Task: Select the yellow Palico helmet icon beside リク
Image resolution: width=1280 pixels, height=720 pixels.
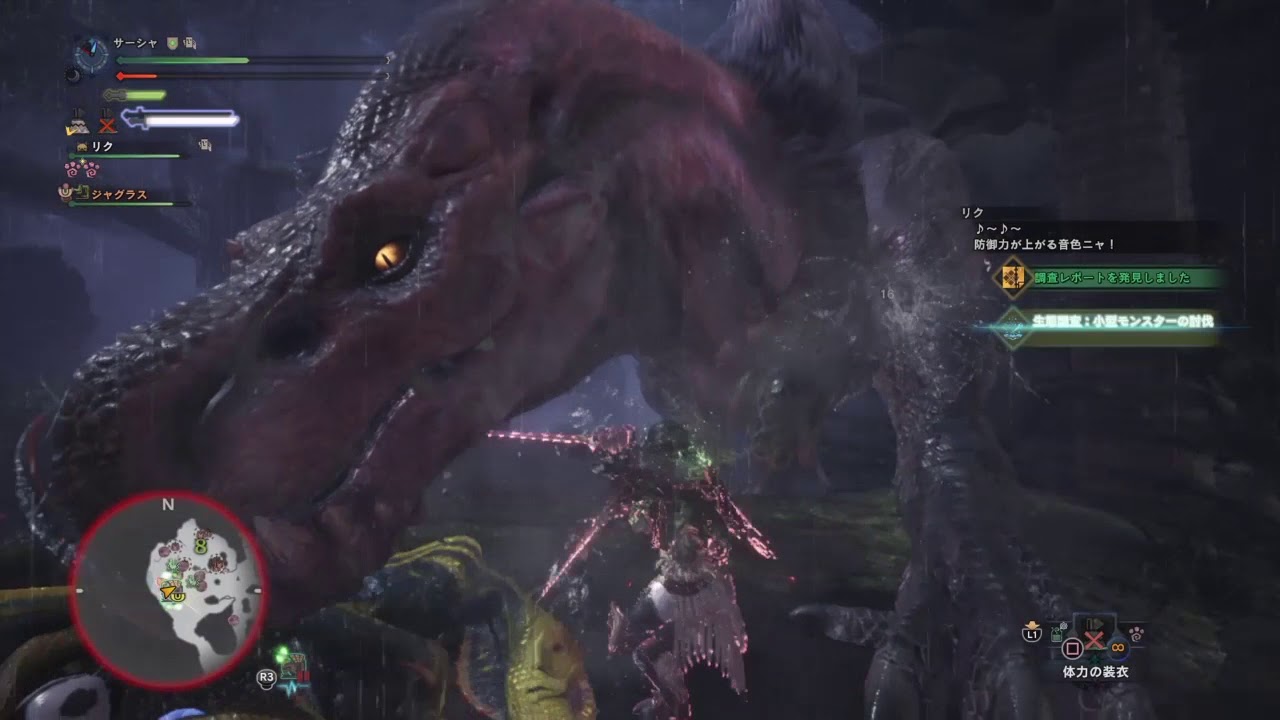Action: 83,145
